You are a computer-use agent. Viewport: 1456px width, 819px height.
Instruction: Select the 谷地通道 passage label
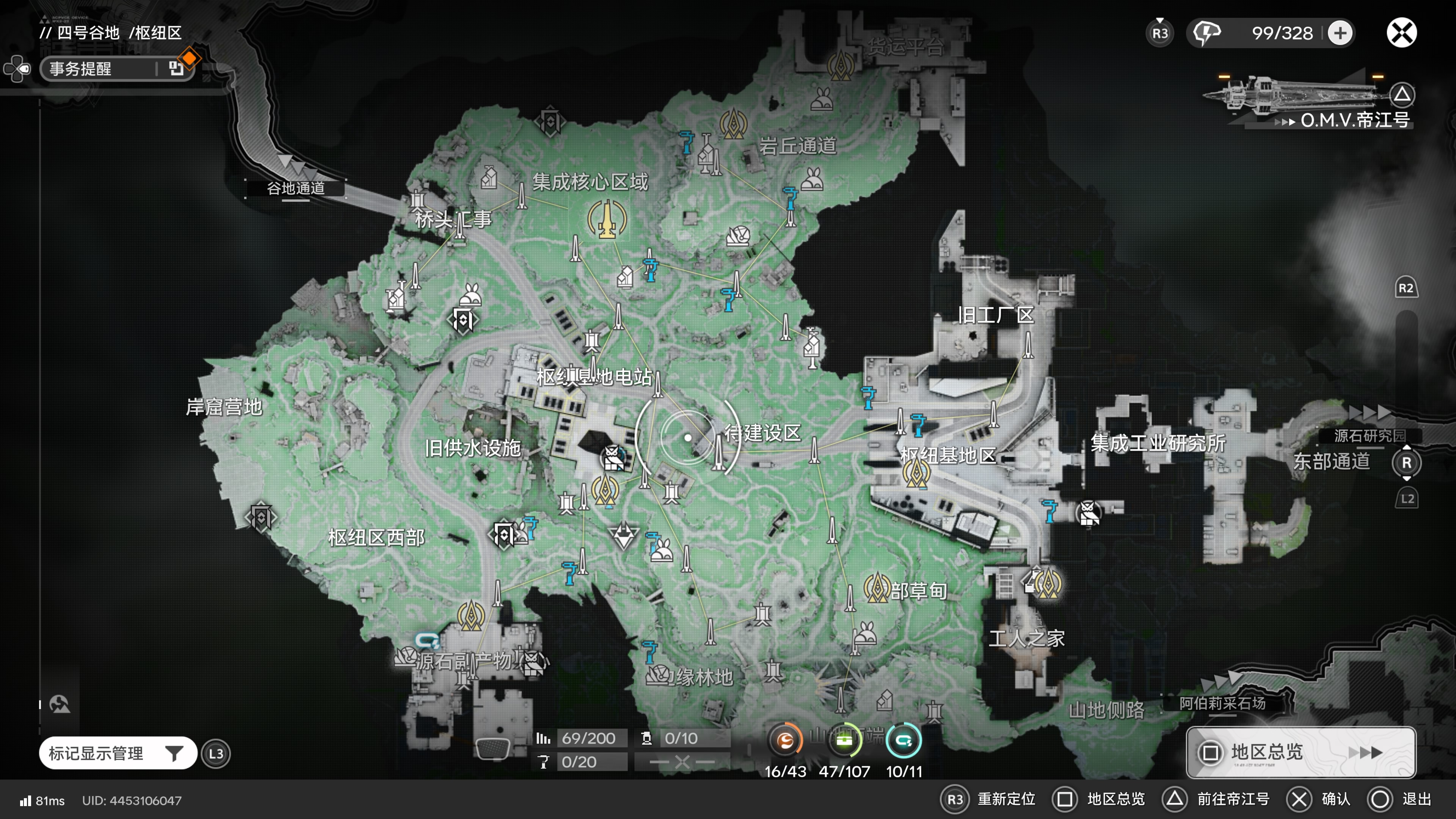tap(296, 188)
